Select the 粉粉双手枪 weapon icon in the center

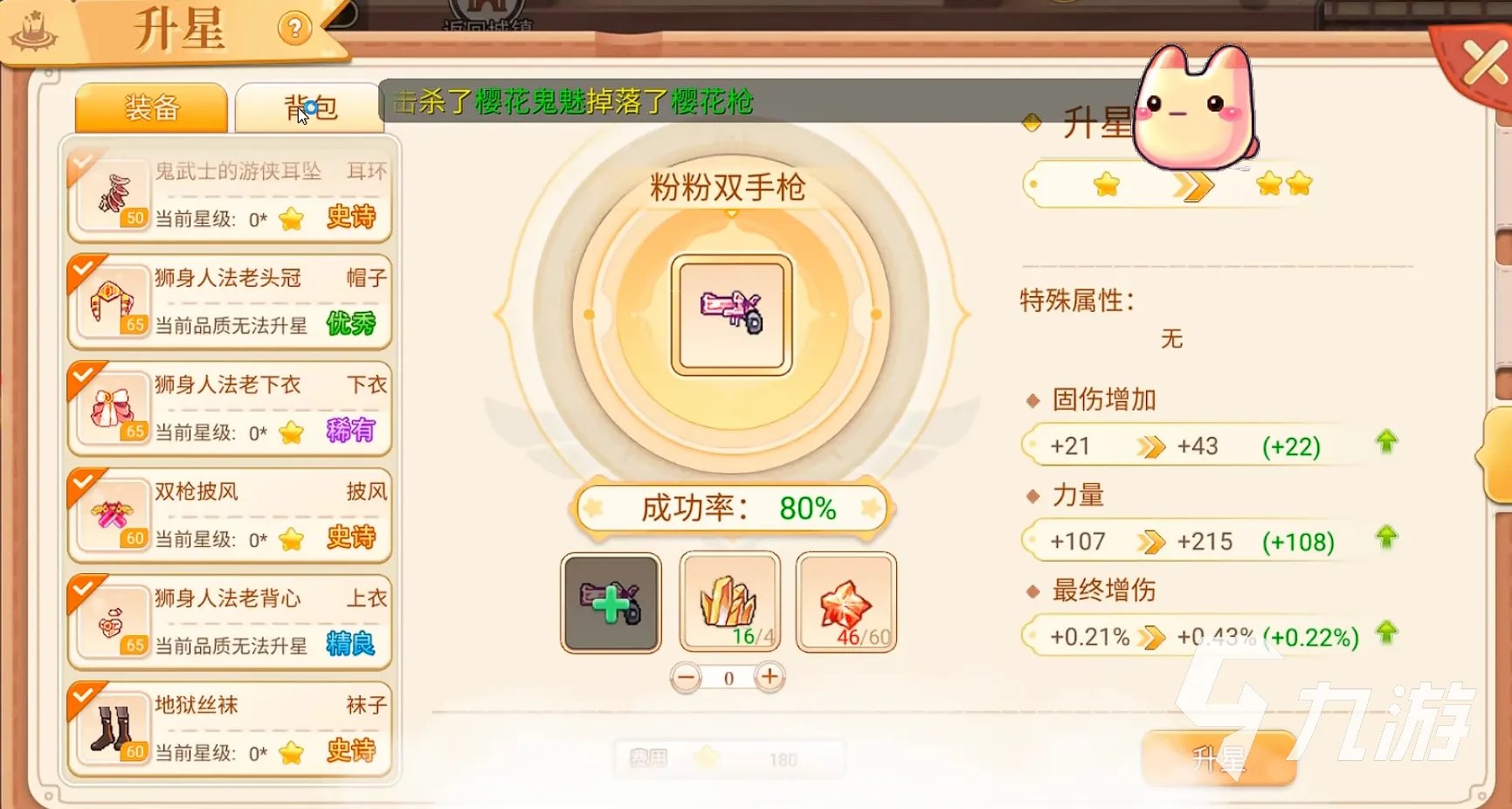tap(729, 313)
